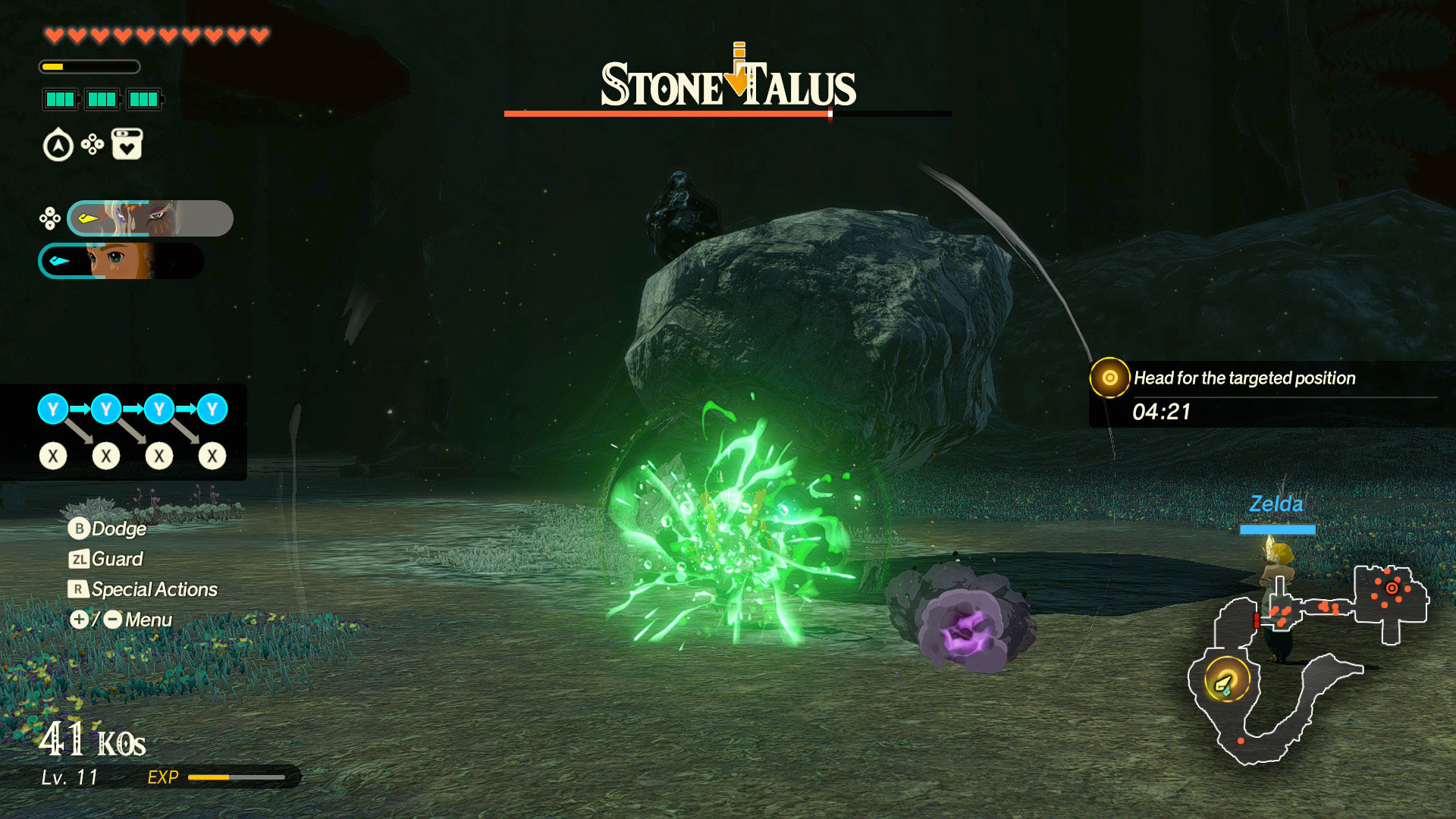Click the circular arrow compass icon

[x=58, y=146]
